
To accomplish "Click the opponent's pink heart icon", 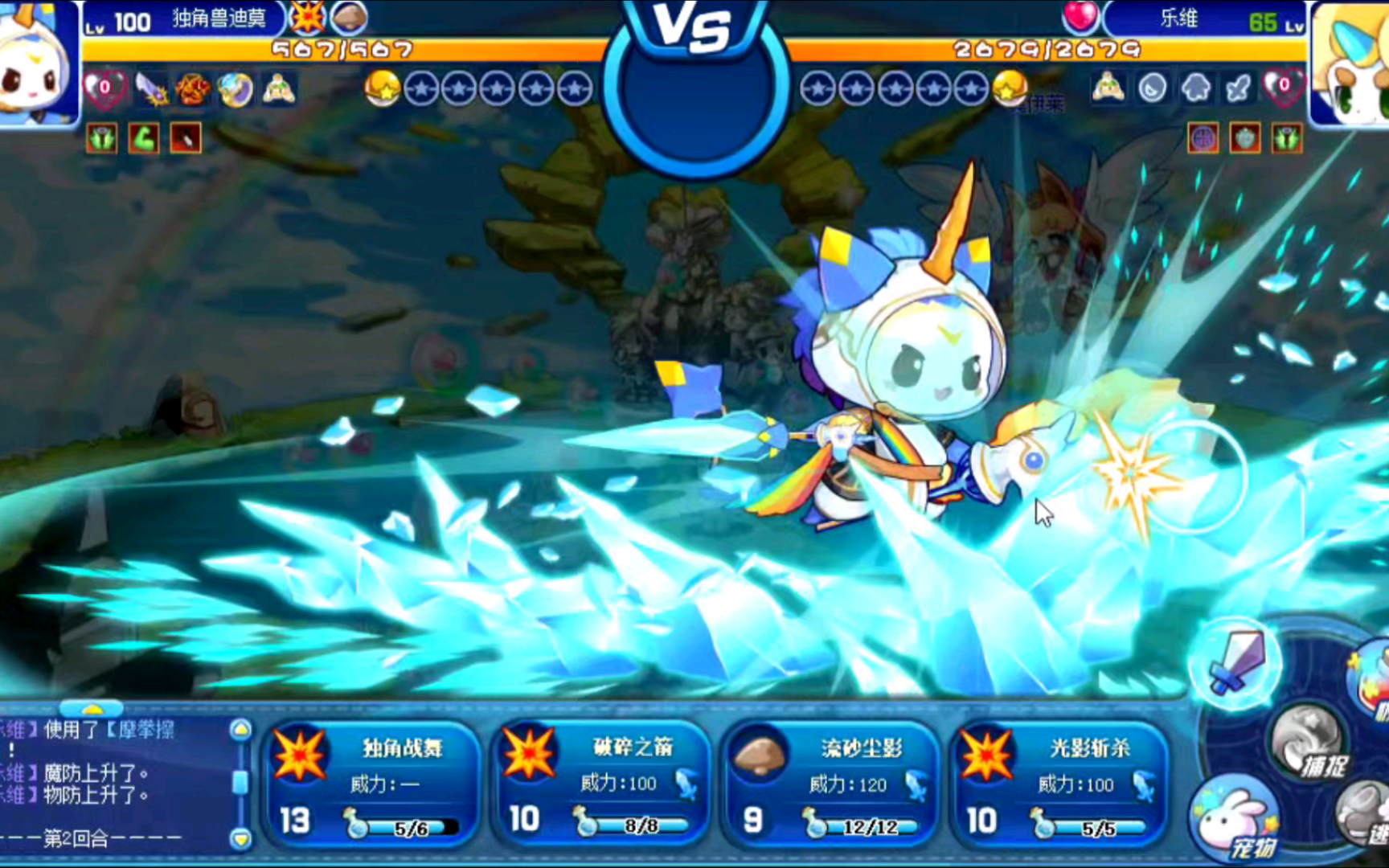I will (x=1080, y=18).
